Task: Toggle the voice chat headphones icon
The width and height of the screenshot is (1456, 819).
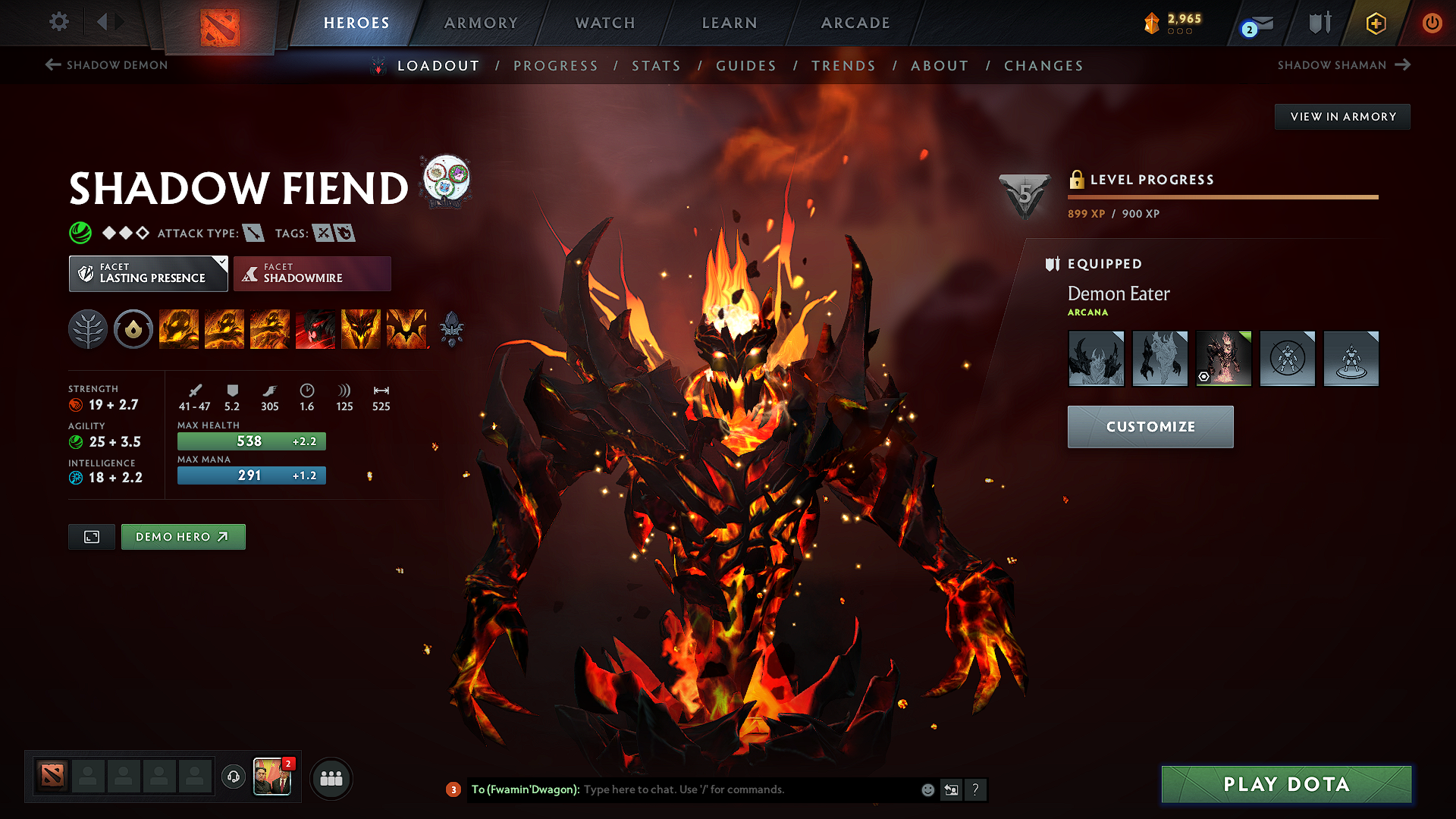Action: [233, 777]
